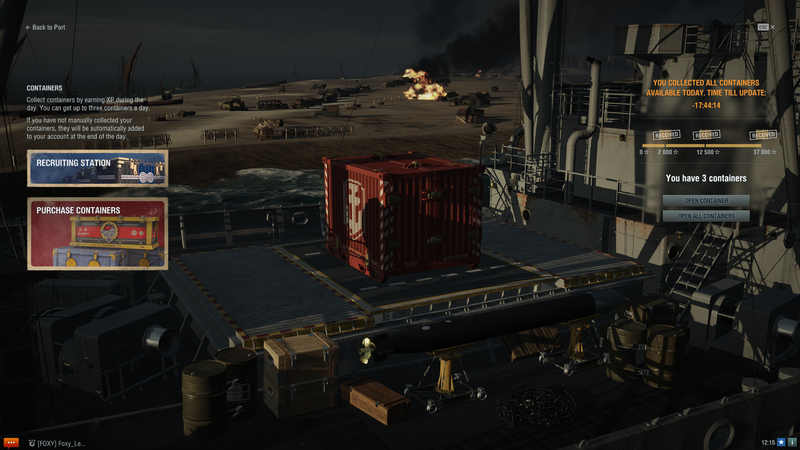The image size is (800, 450).
Task: Click the [FOXY] player contact name
Action: [58, 442]
